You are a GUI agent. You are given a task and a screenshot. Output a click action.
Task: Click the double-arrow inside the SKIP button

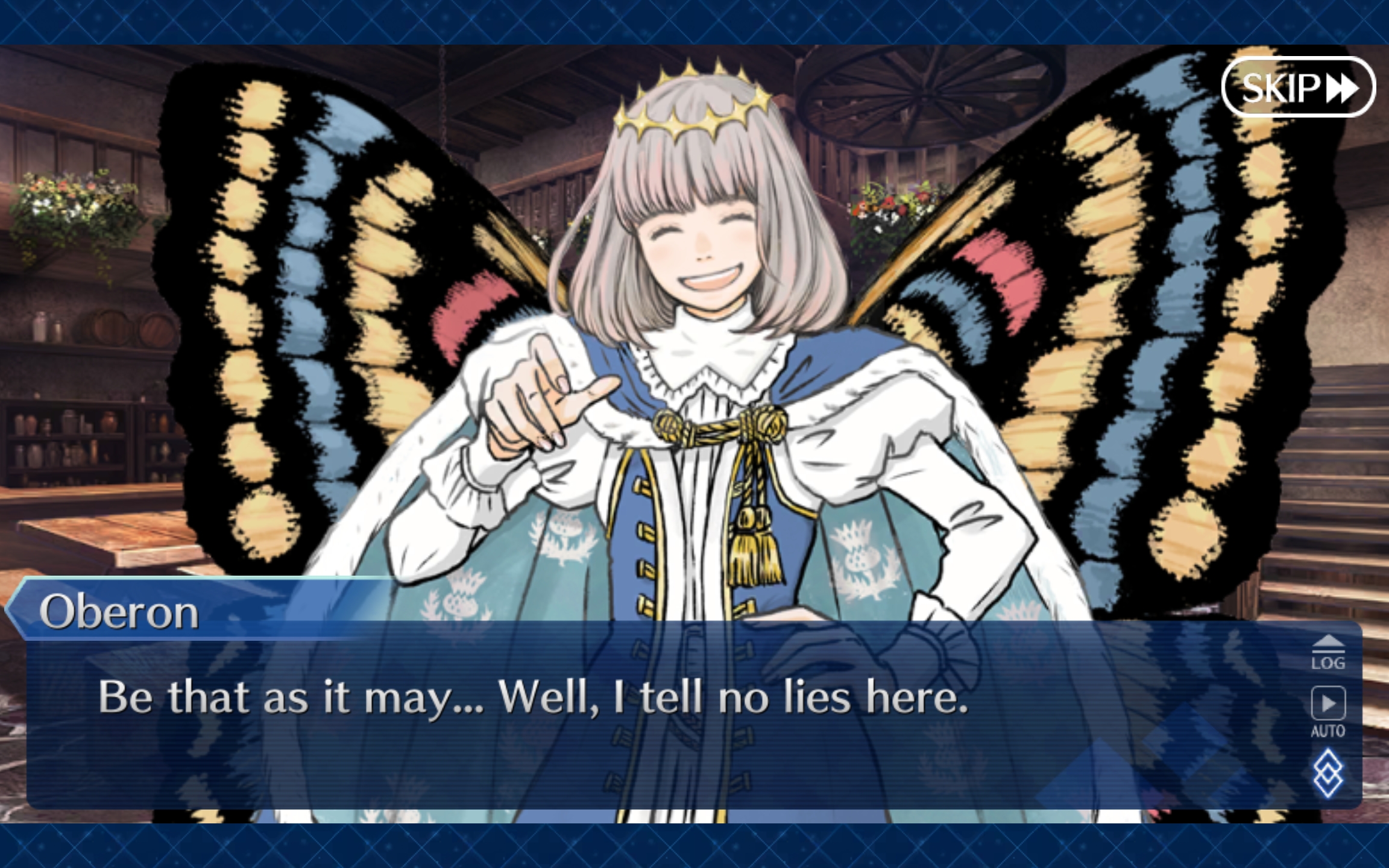coord(1342,89)
